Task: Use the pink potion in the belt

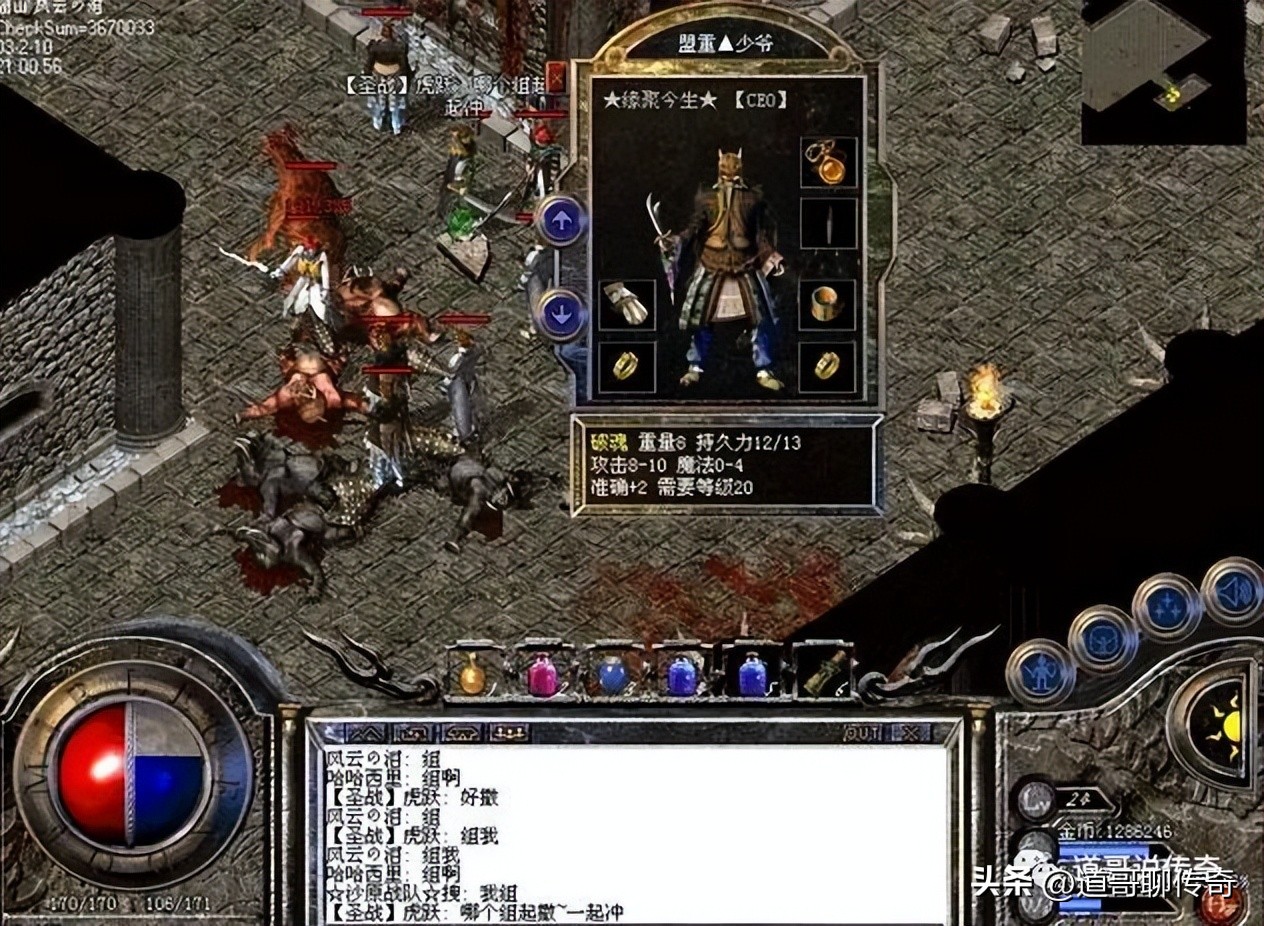Action: point(542,673)
